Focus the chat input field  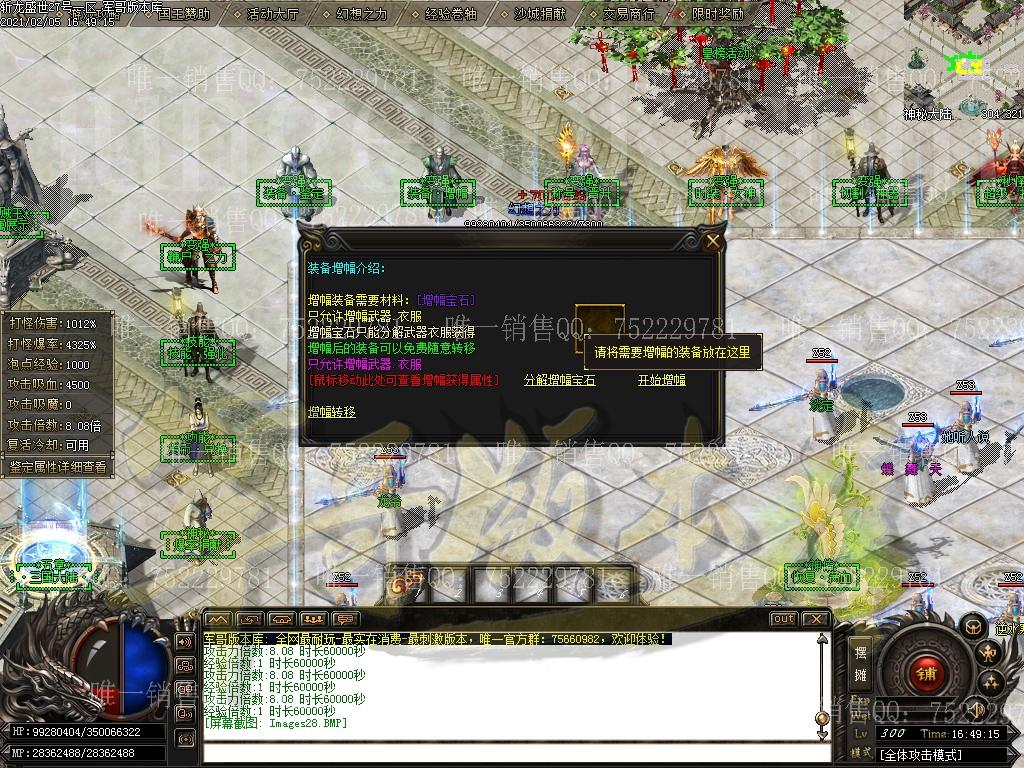pyautogui.click(x=510, y=751)
